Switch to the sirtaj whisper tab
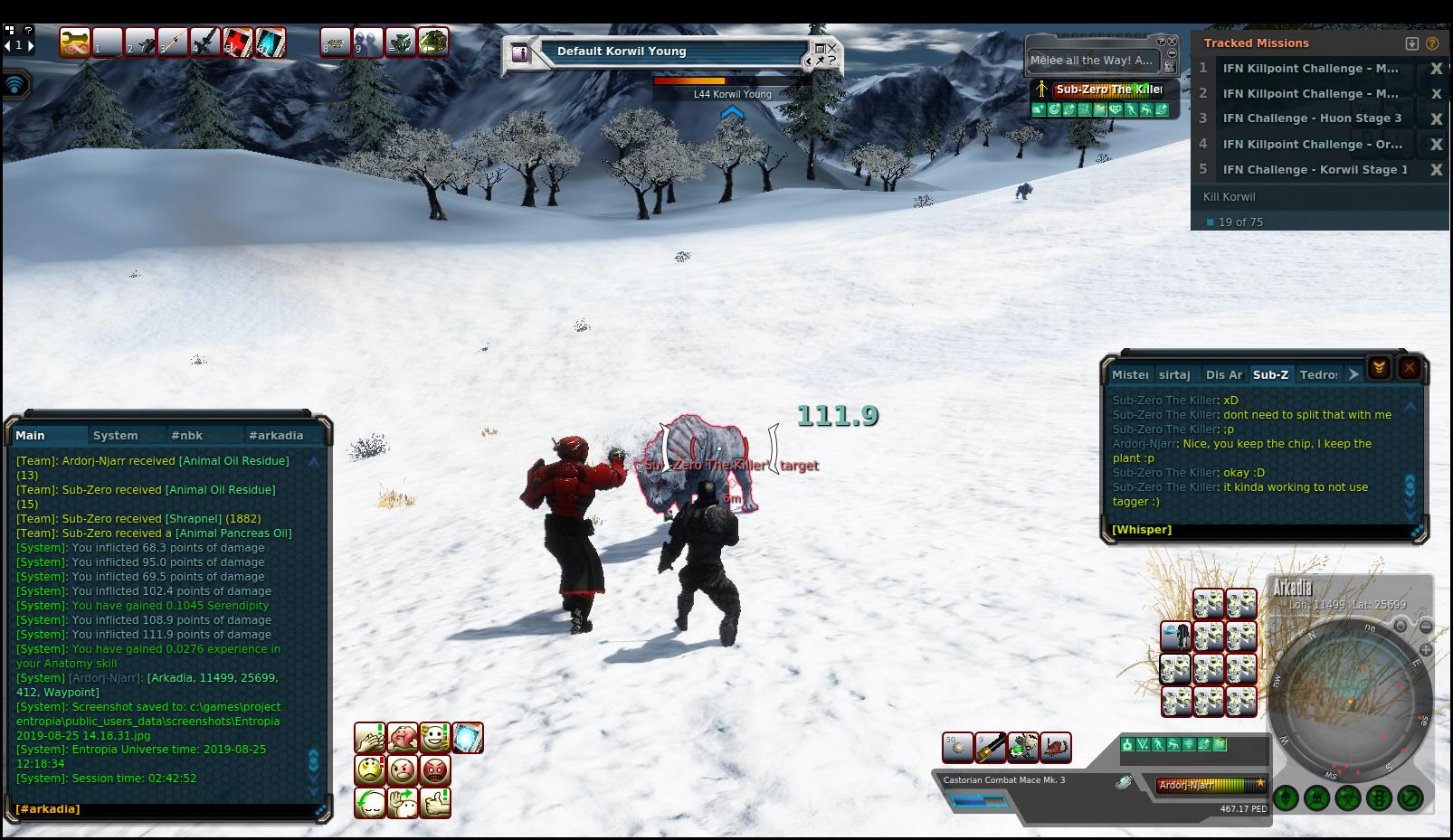 coord(1174,374)
